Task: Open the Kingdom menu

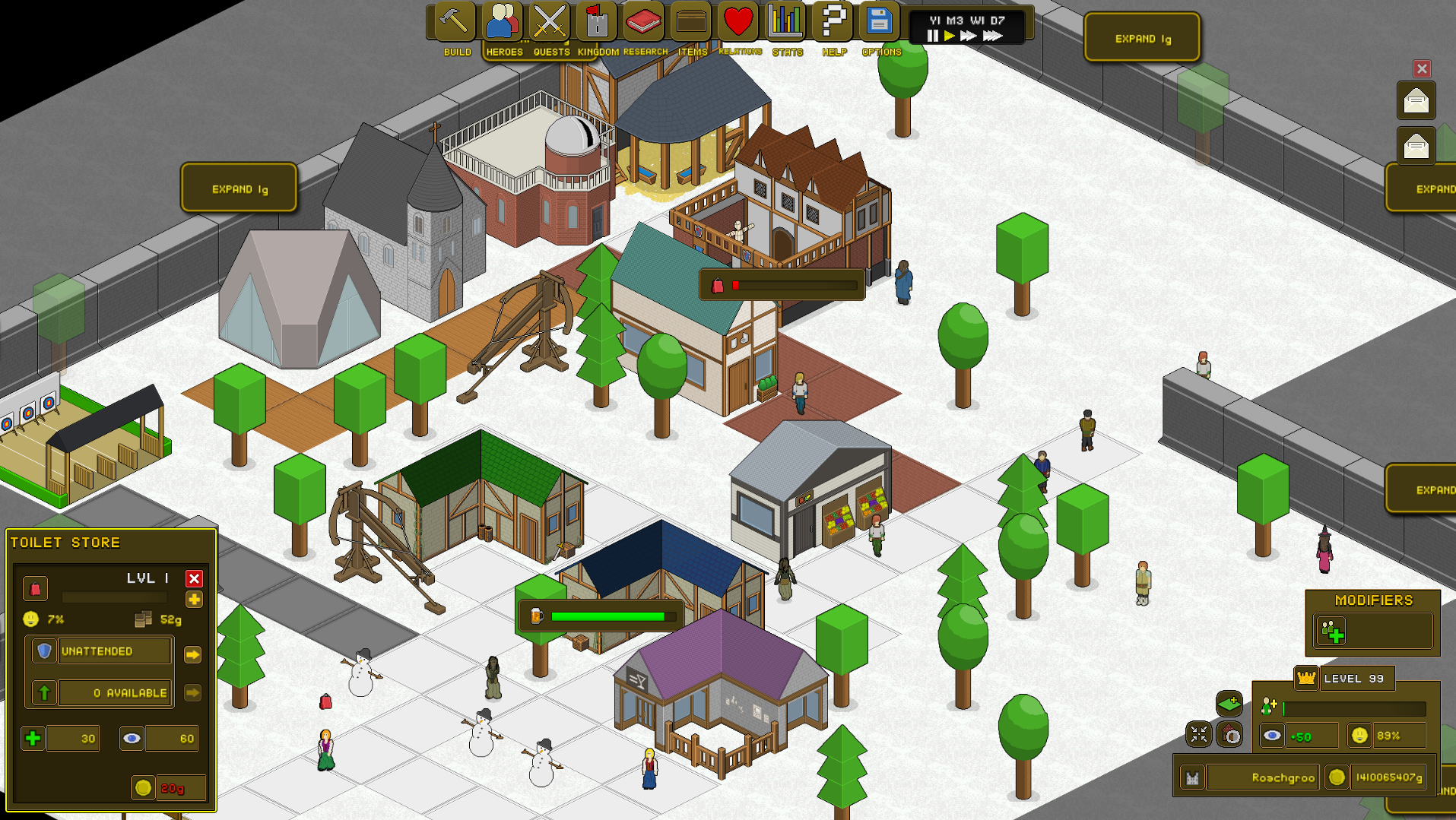Action: click(x=597, y=23)
